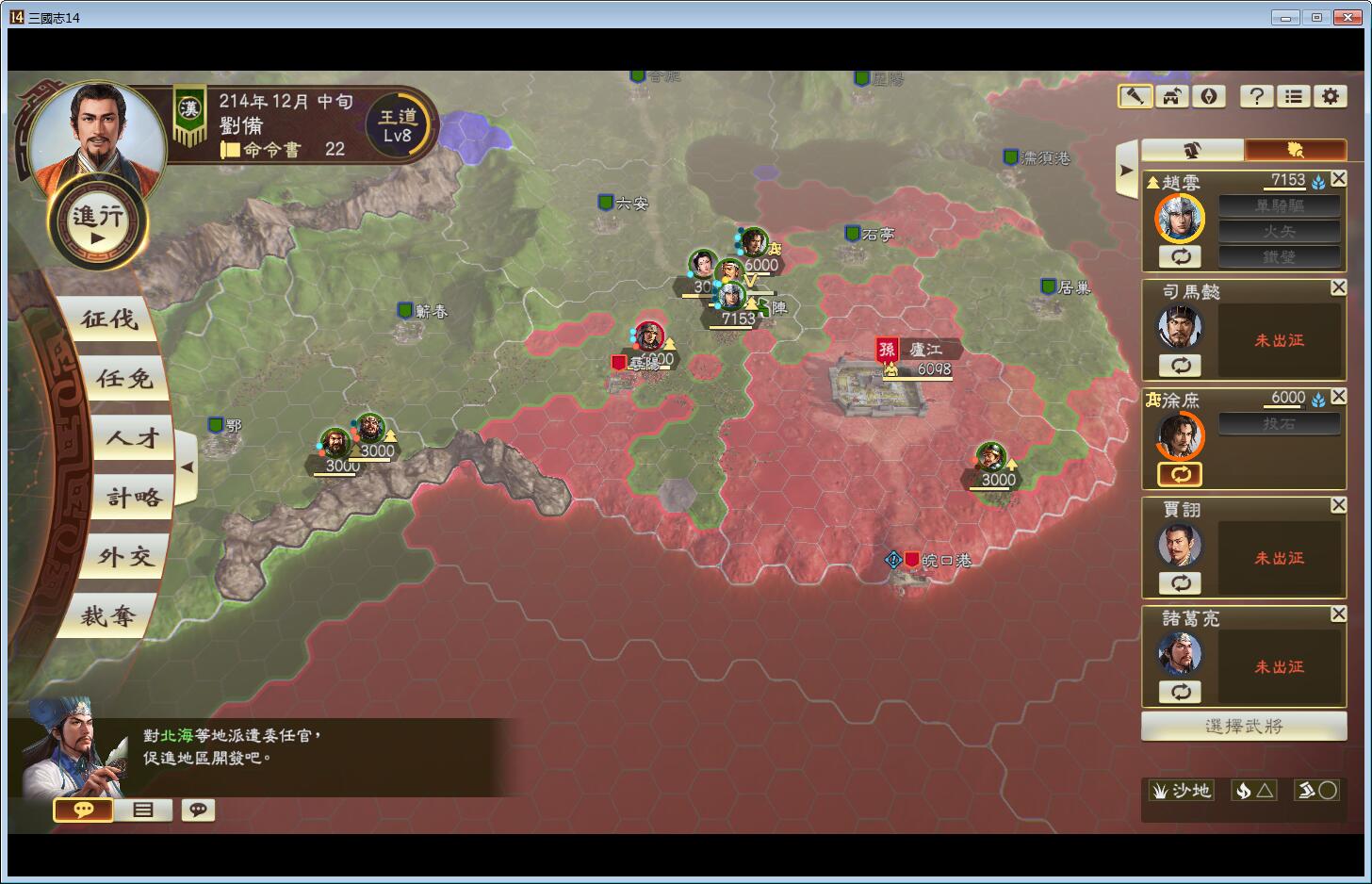Open the 裁奪 judgment menu
This screenshot has height=884, width=1372.
108,616
